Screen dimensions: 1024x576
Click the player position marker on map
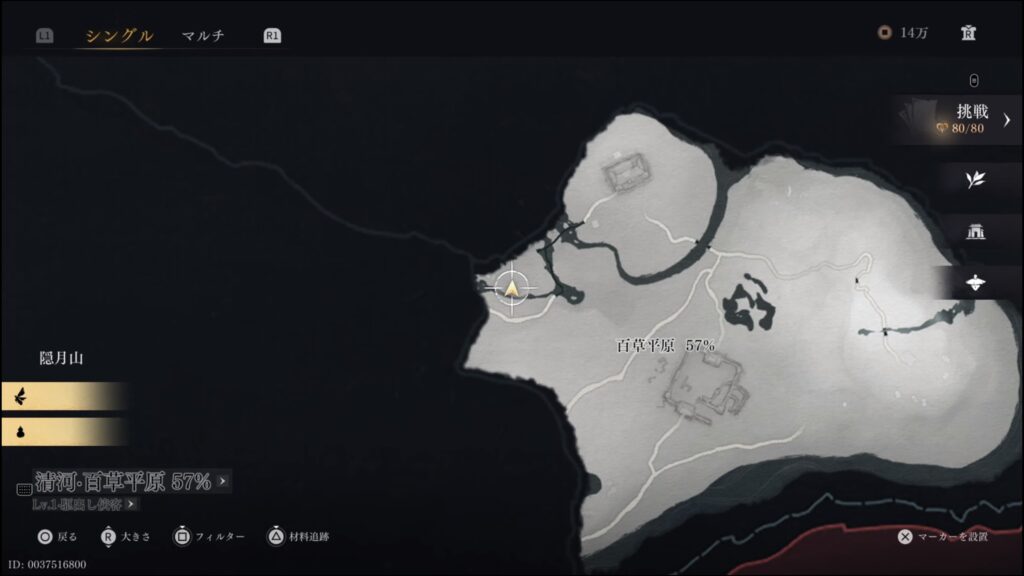(513, 289)
